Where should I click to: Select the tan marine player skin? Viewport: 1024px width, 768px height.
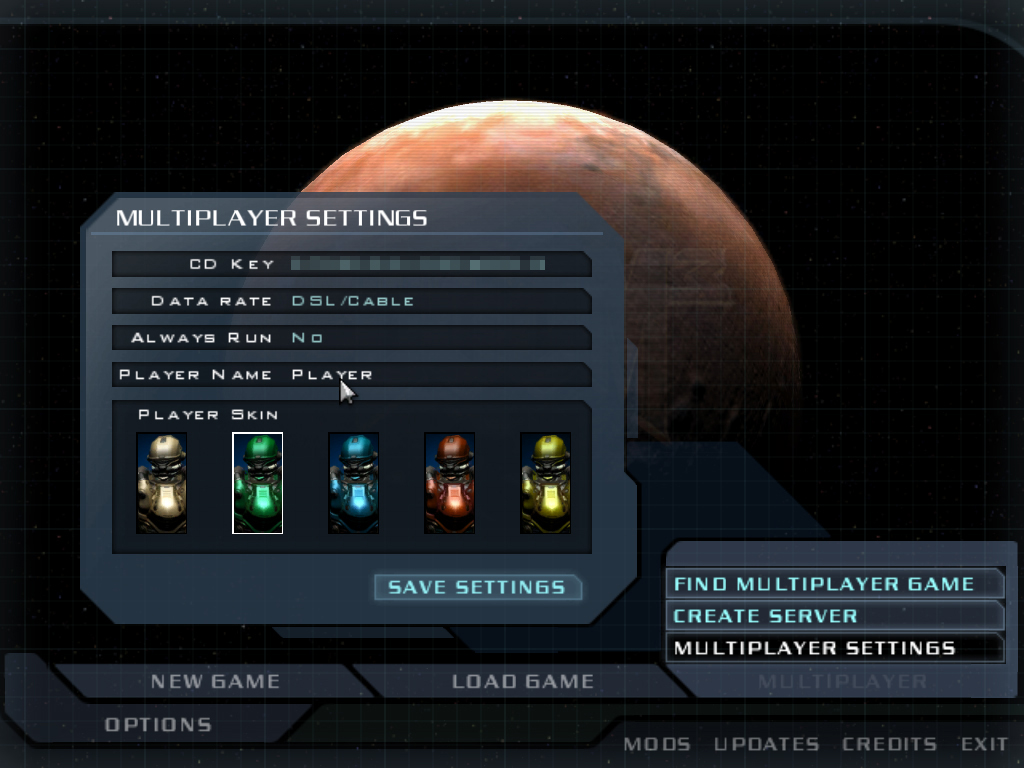(x=162, y=483)
